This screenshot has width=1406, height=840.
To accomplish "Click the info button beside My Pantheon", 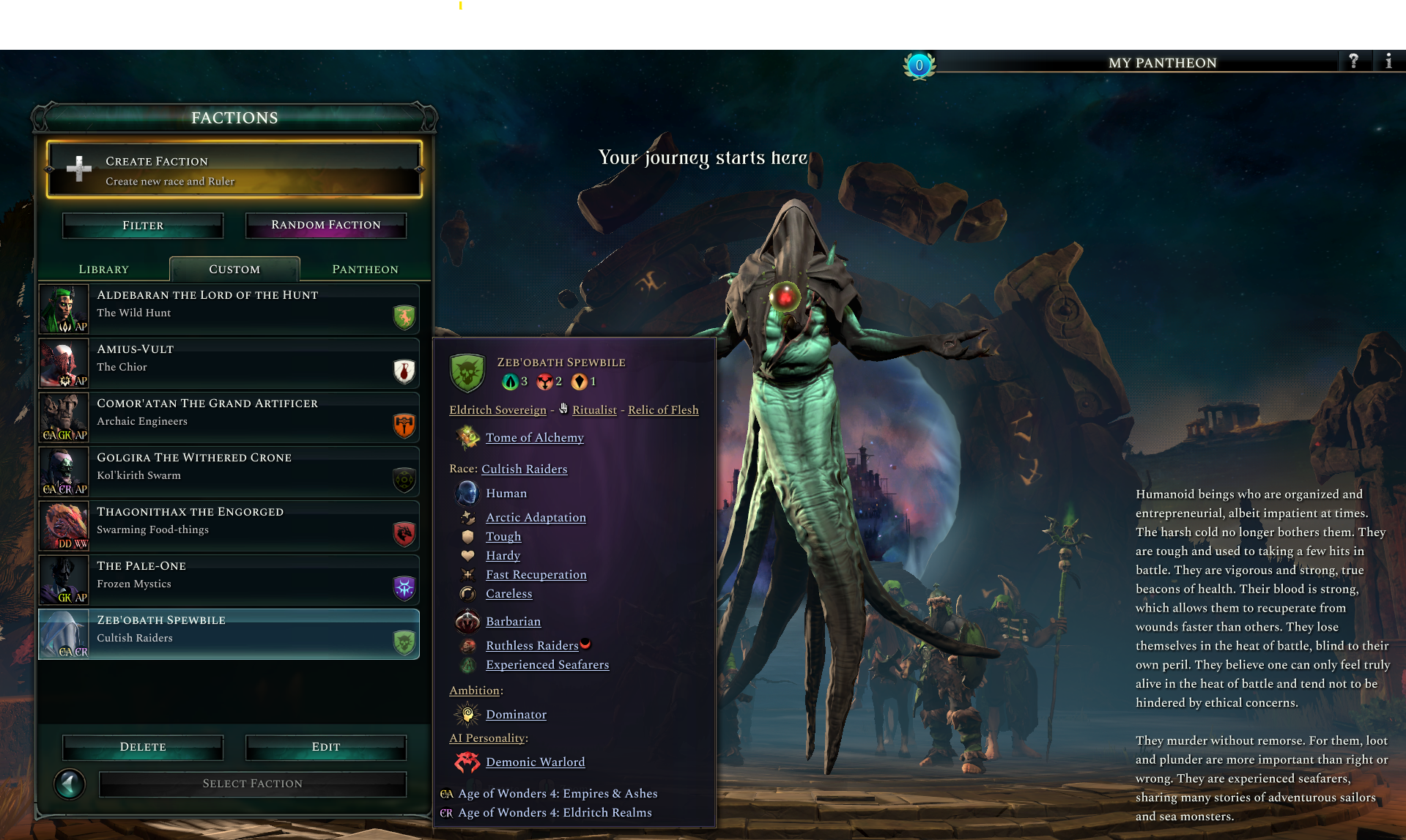I will [x=1388, y=62].
